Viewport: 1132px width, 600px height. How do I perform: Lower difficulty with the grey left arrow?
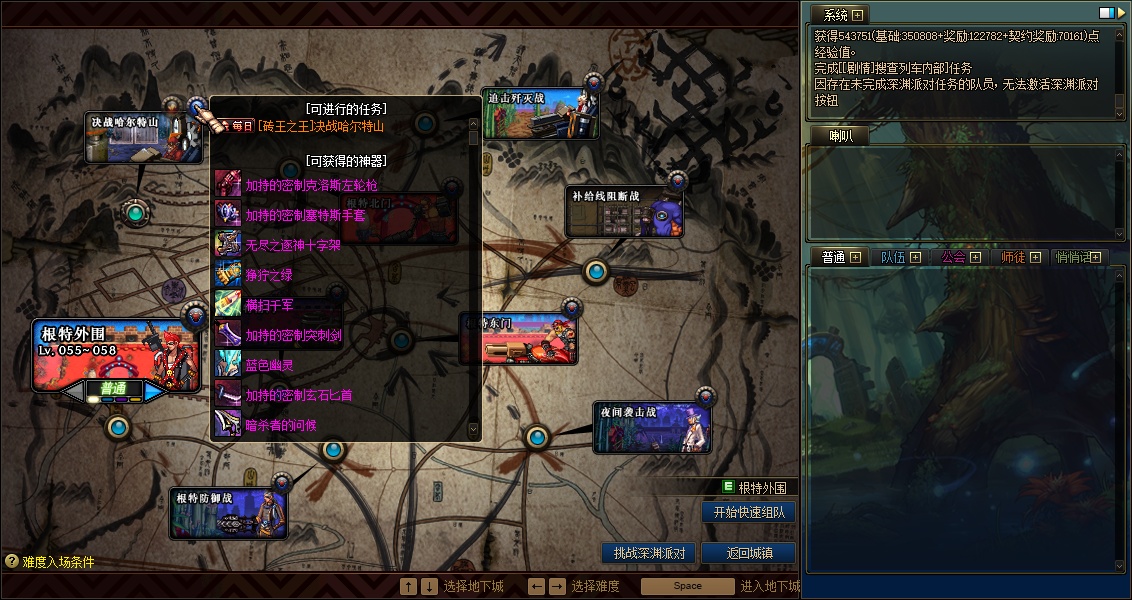pos(73,391)
